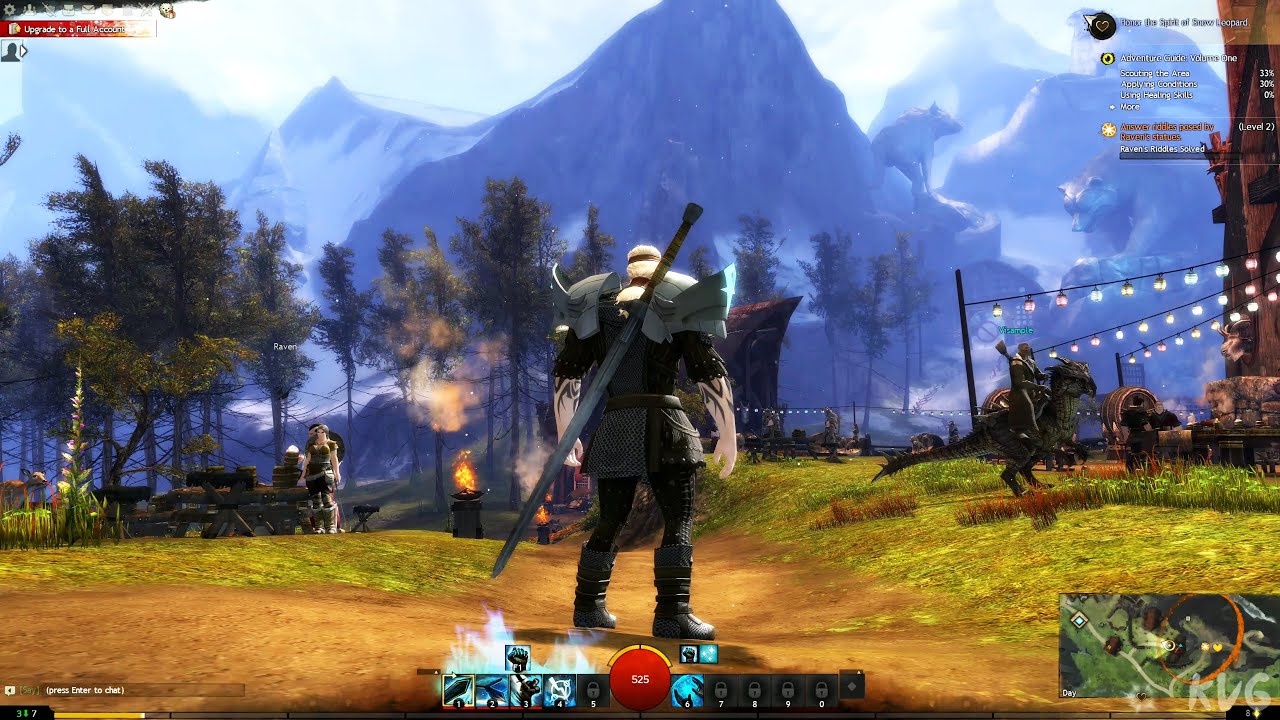This screenshot has height=720, width=1280.
Task: Activate the F1 profession mechanic skill
Action: (x=518, y=656)
